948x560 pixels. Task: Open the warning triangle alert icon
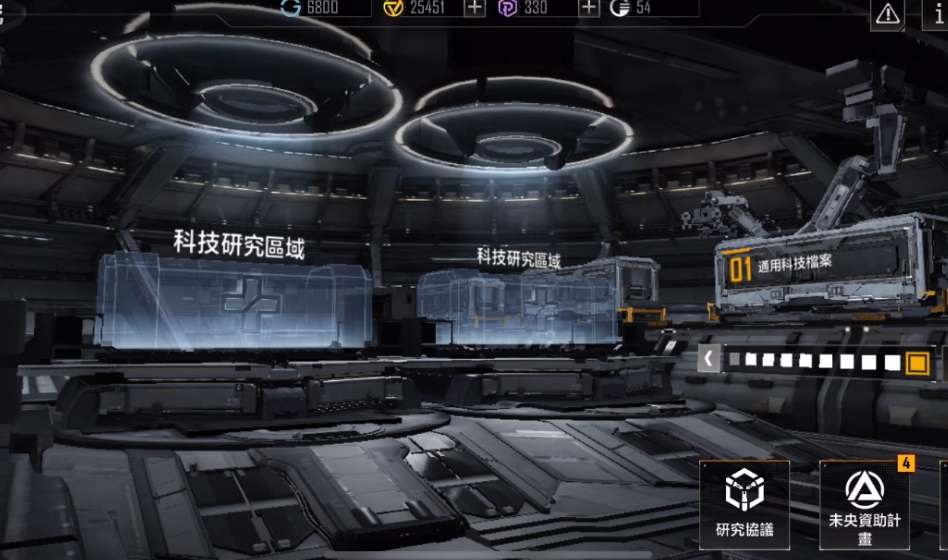pos(887,14)
